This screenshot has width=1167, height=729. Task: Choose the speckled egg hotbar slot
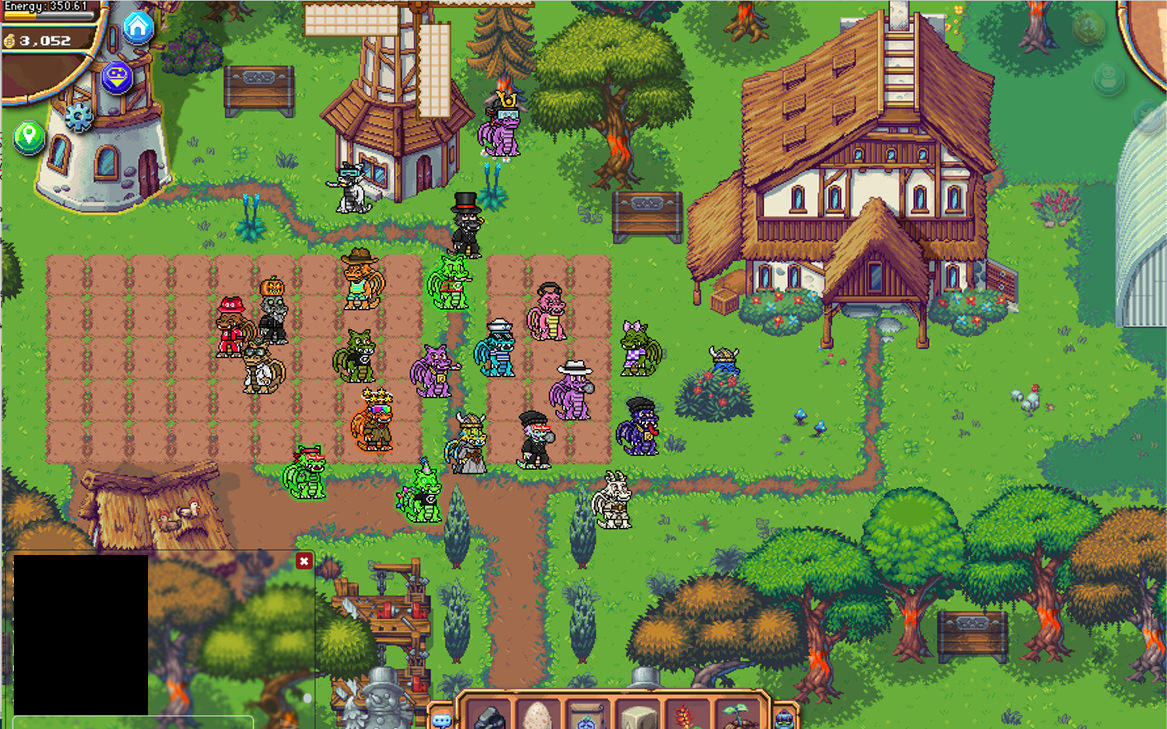539,716
